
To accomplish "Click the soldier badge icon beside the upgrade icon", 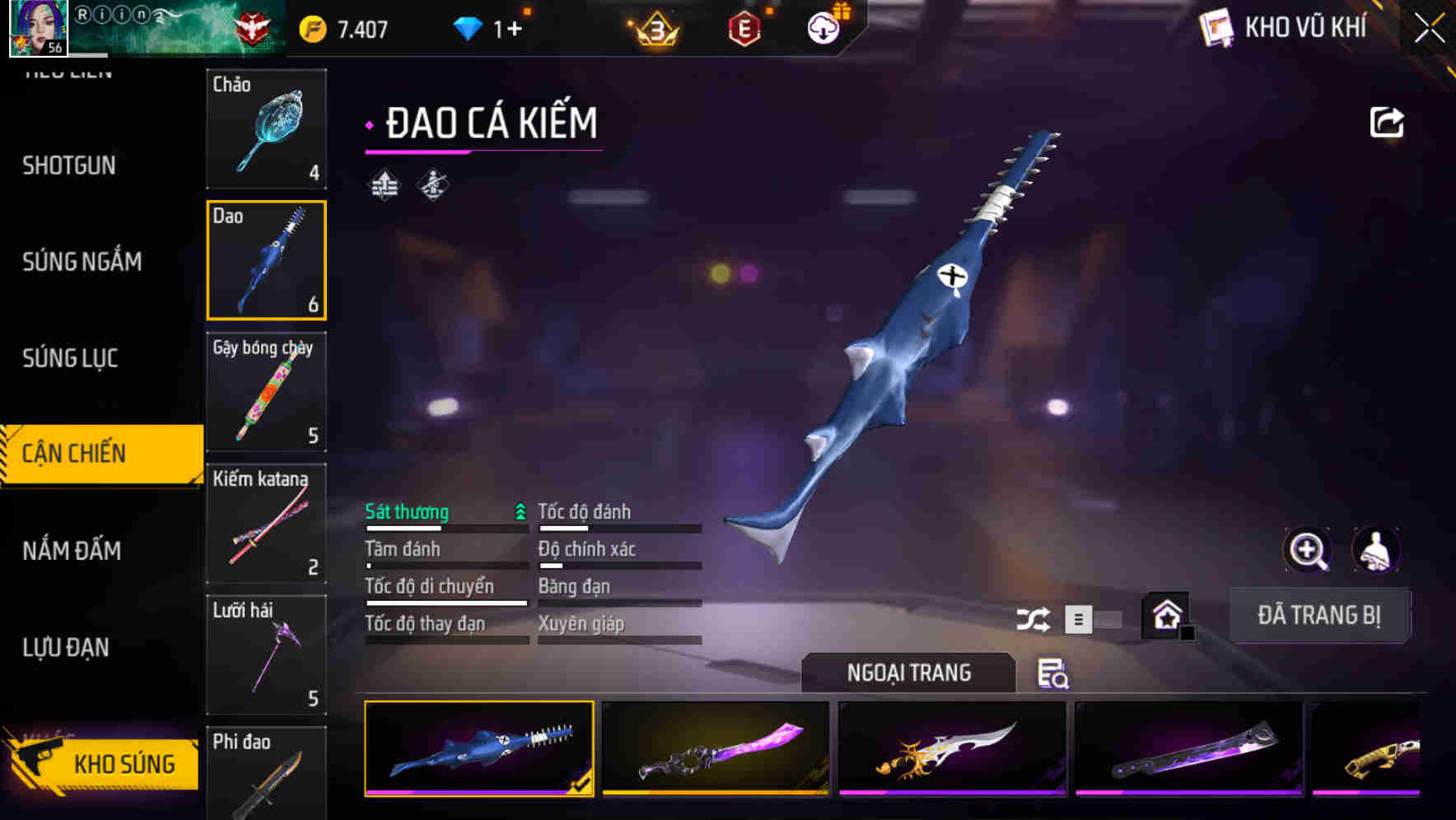I will tap(431, 184).
